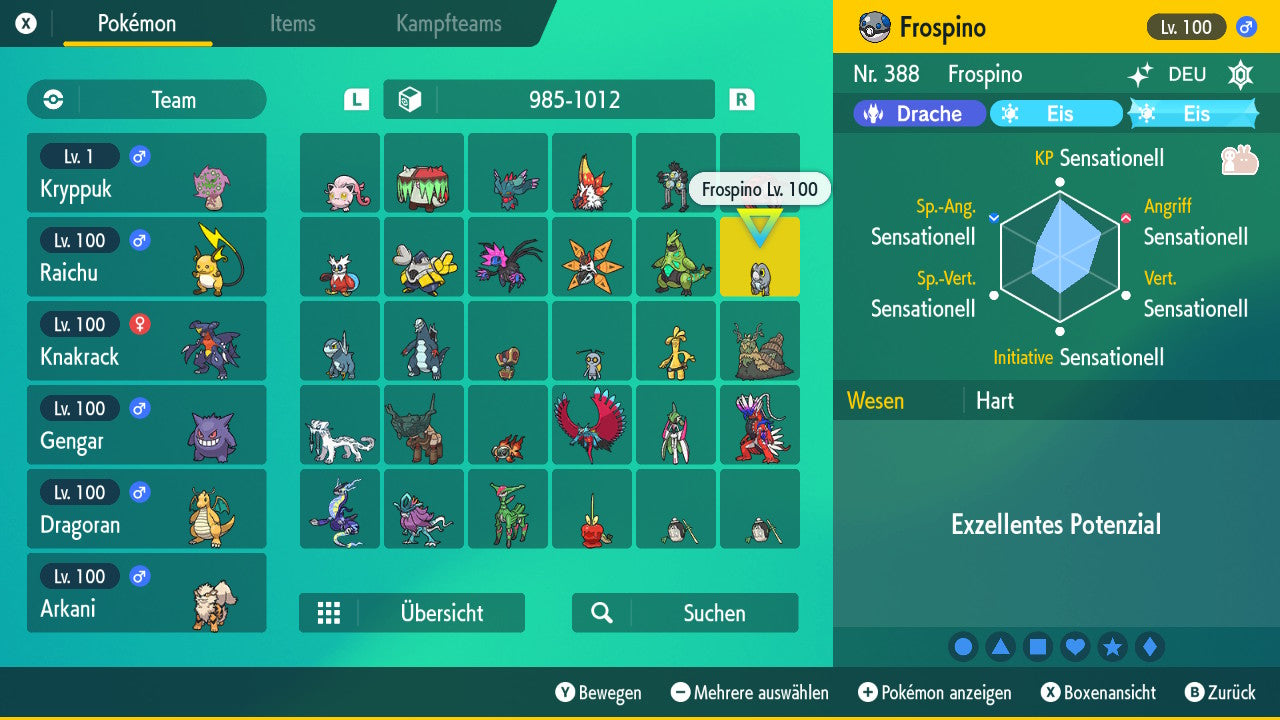Toggle the heart marking for Frospino
Screen dimensions: 1280x720
(1075, 647)
